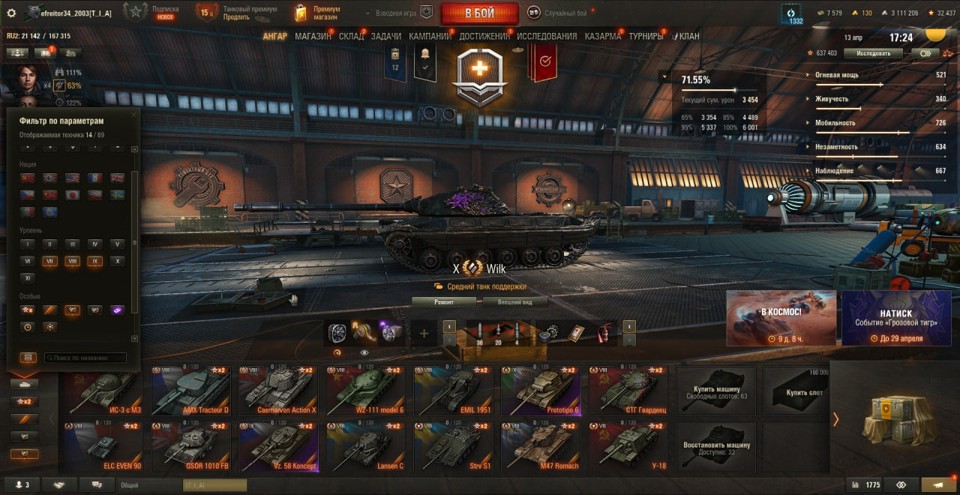Open the Магазин tab
Screen dimensions: 960x495
coord(313,36)
